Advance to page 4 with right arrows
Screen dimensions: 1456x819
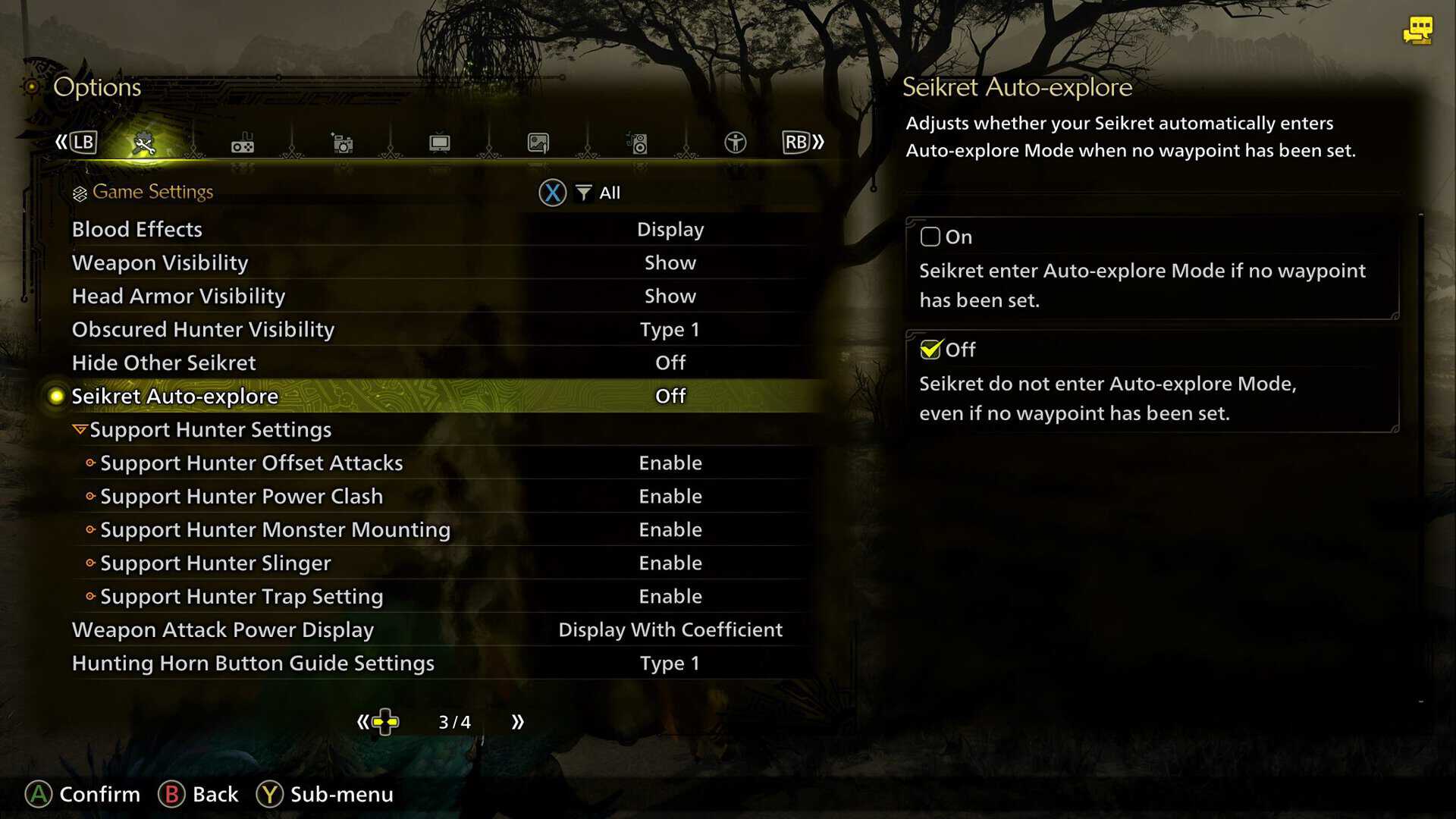click(x=518, y=722)
